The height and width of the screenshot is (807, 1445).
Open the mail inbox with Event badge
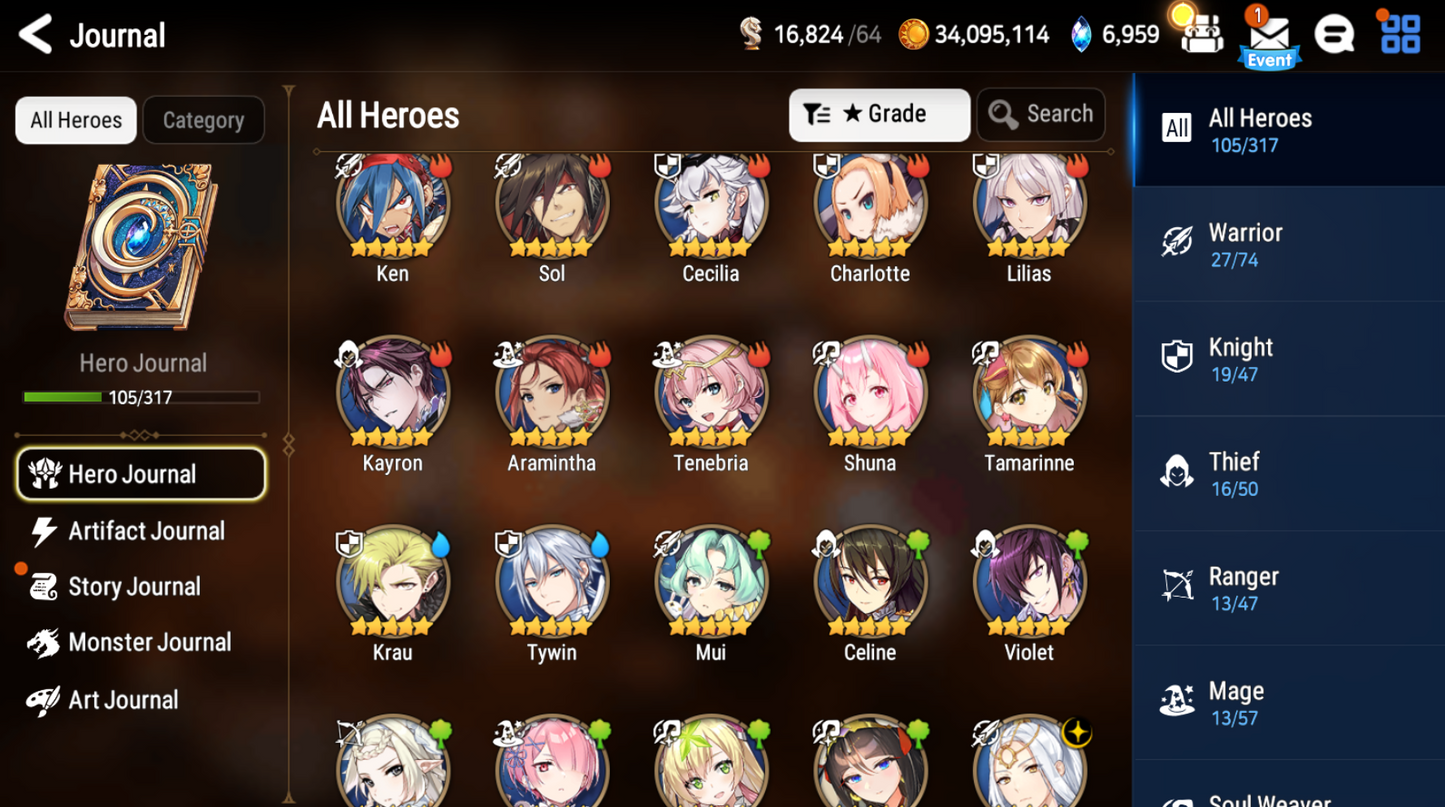pyautogui.click(x=1268, y=36)
